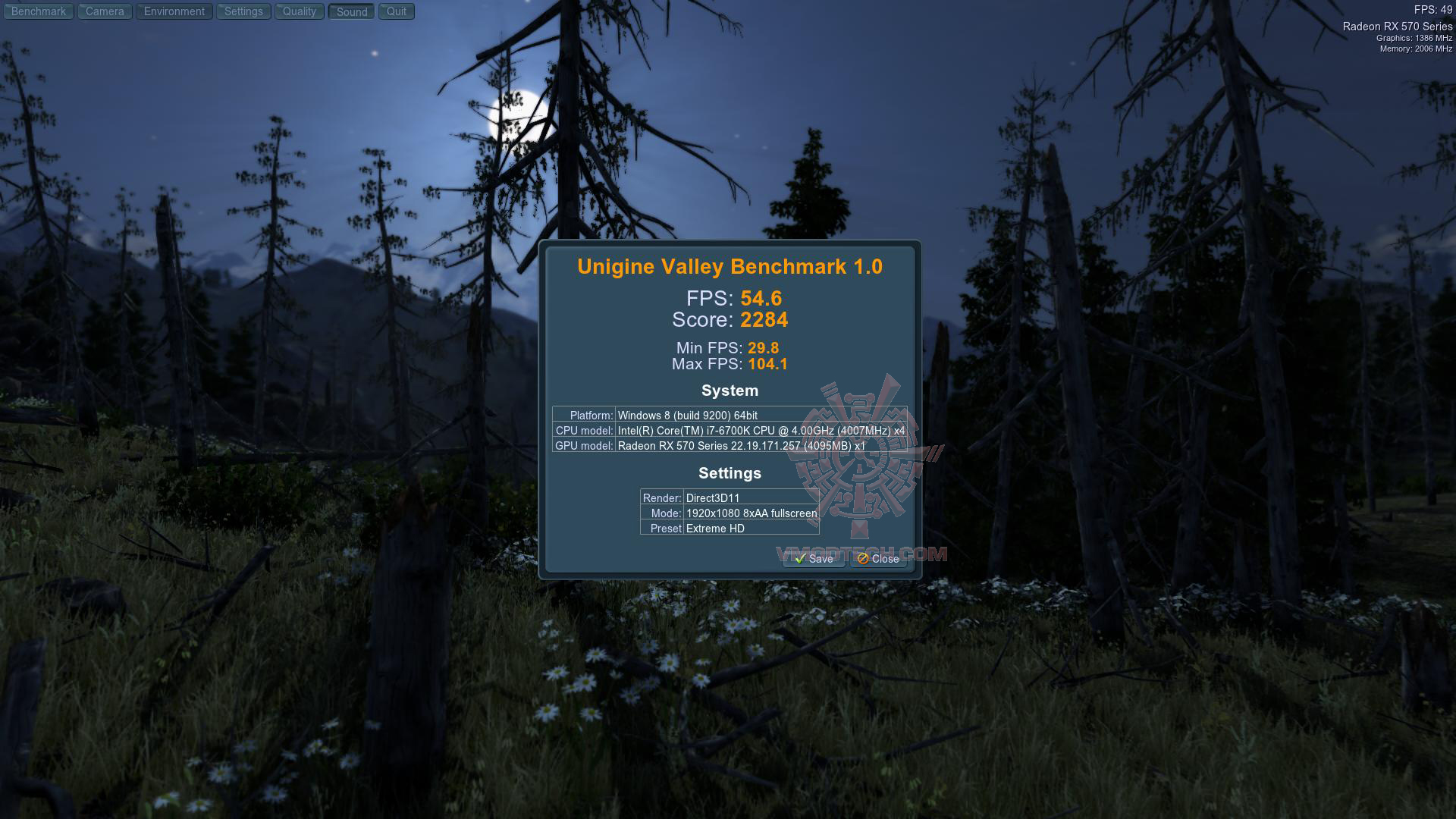Viewport: 1456px width, 819px height.
Task: Switch to Camera options
Action: point(105,11)
